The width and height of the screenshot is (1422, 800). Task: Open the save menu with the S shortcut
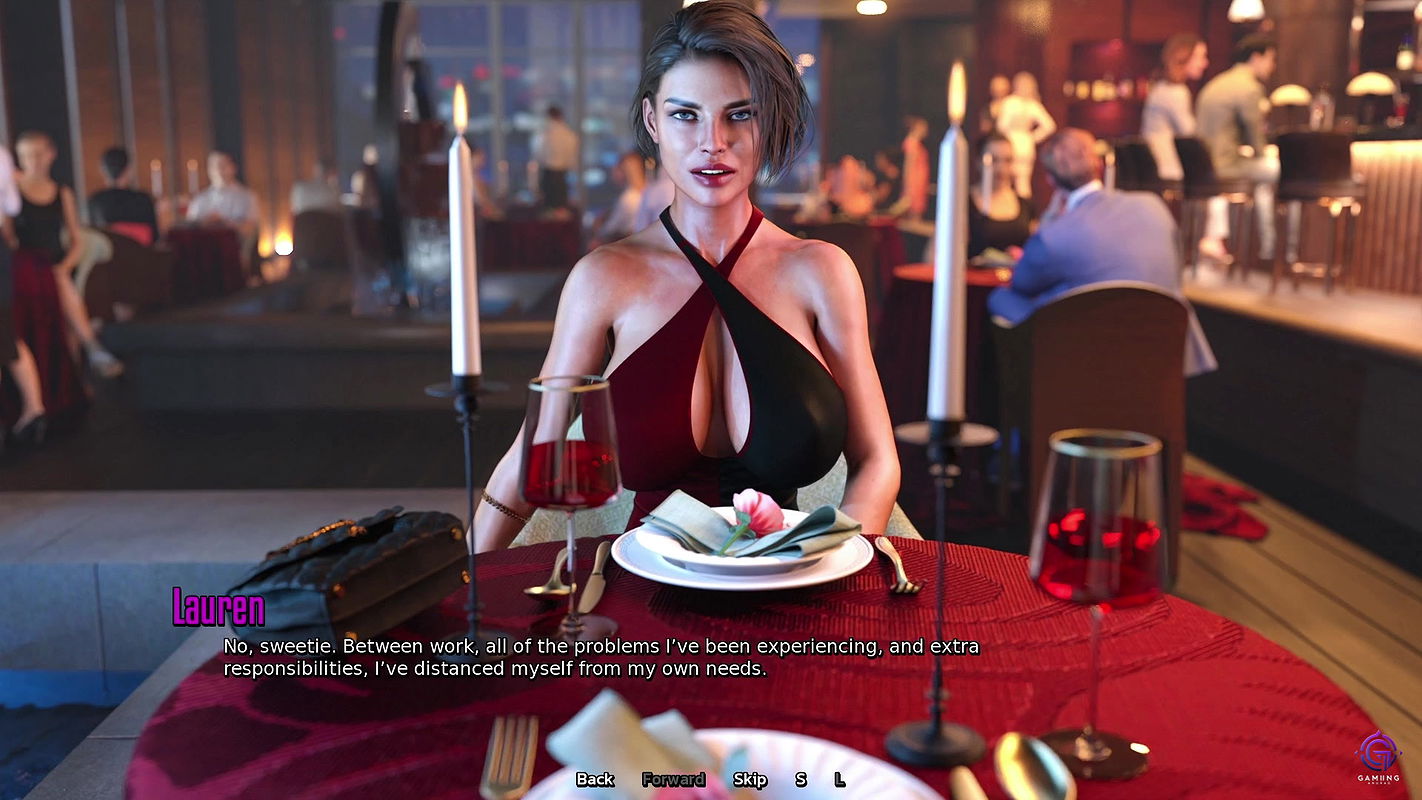coord(800,779)
